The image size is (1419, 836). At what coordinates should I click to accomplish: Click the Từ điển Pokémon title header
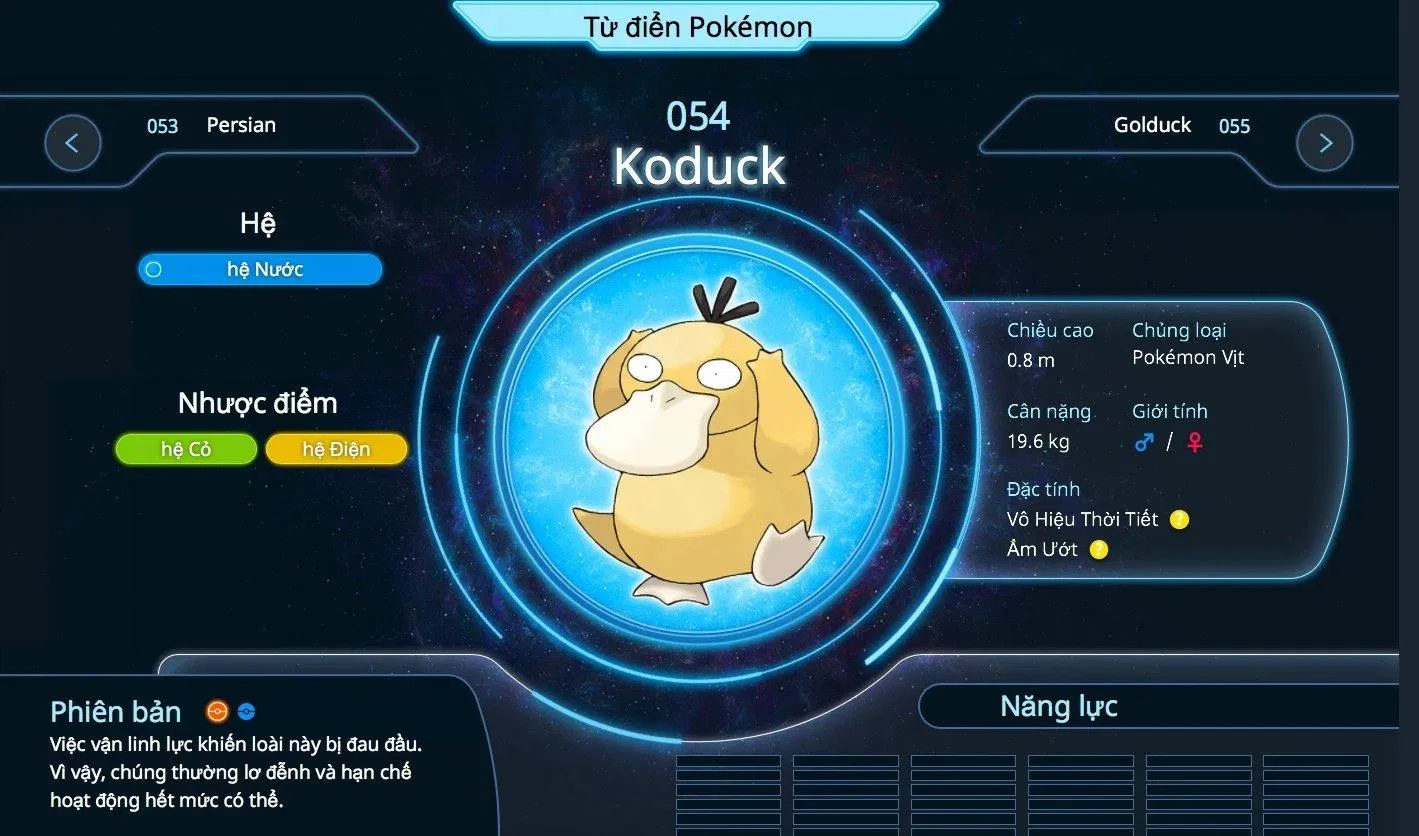697,27
